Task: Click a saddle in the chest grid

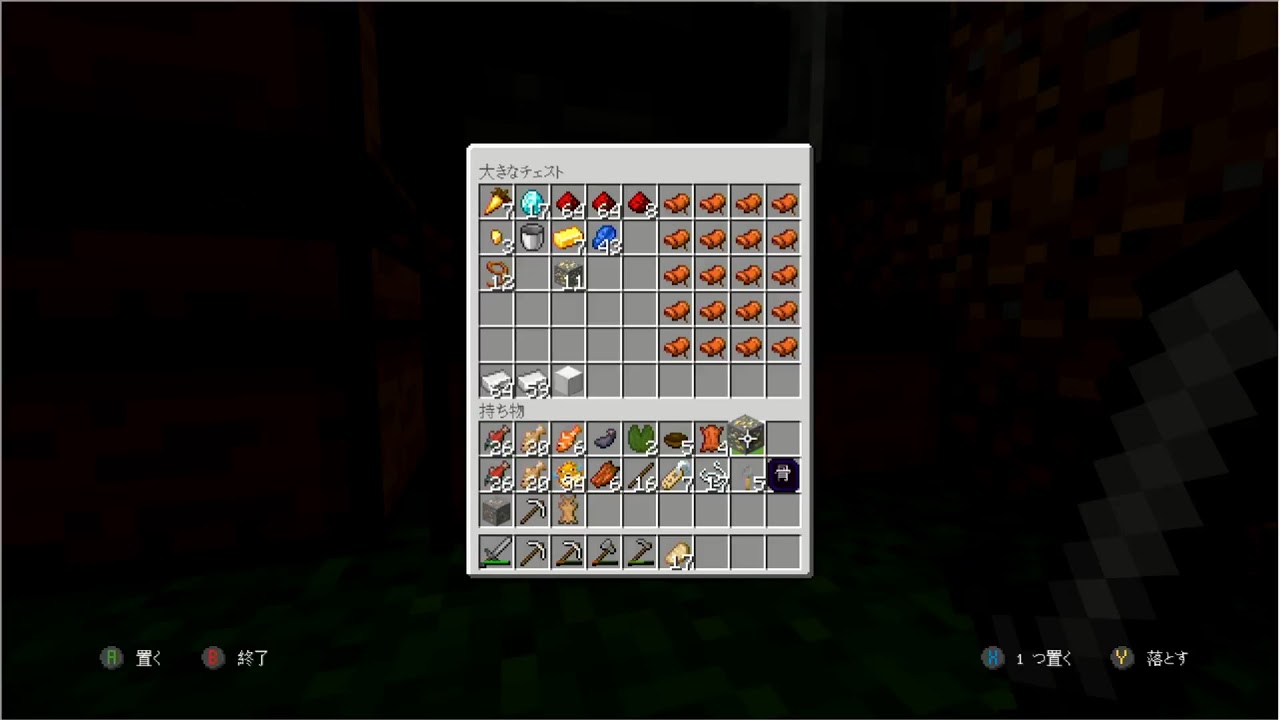Action: pyautogui.click(x=676, y=205)
